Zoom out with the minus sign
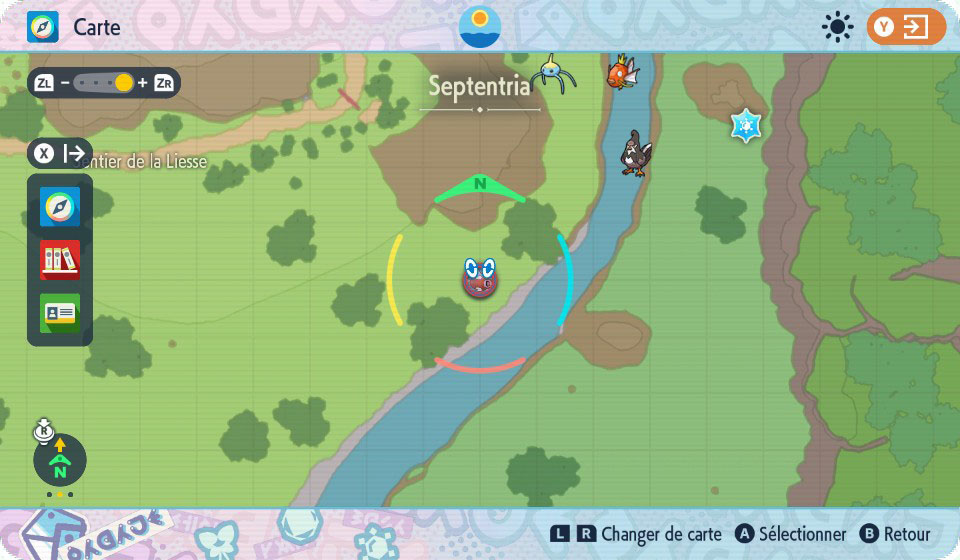This screenshot has height=560, width=960. pos(65,83)
